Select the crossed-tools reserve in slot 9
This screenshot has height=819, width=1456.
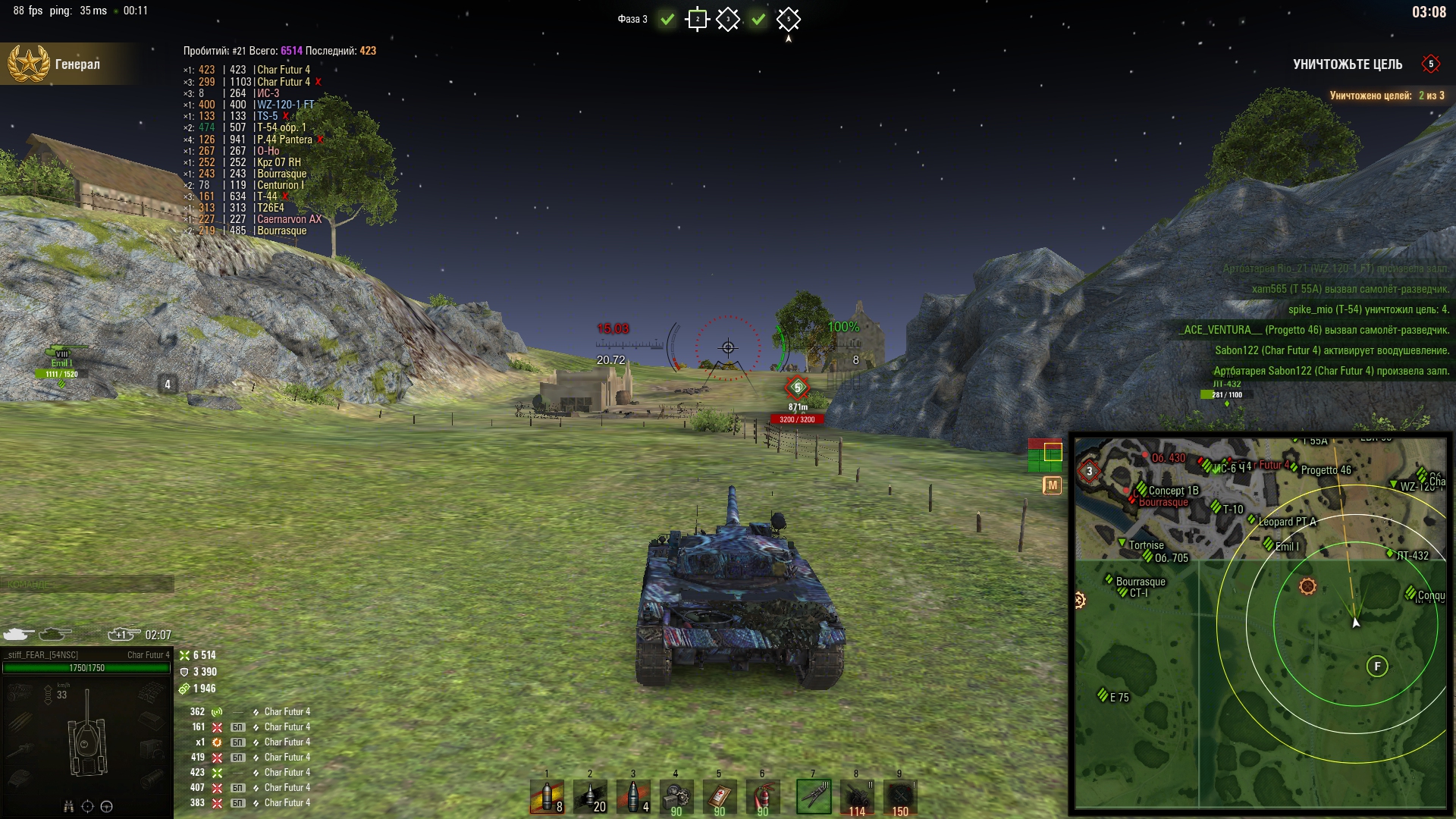[900, 798]
